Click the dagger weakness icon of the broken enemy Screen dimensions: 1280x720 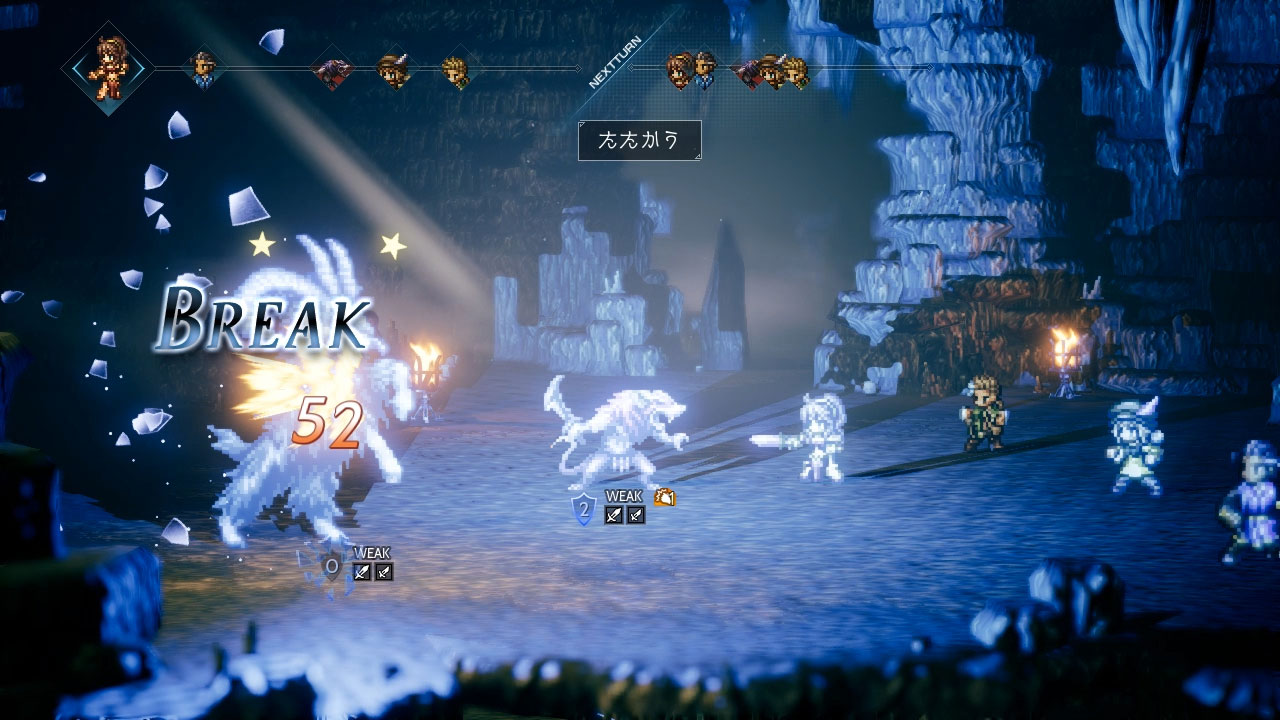coord(383,572)
